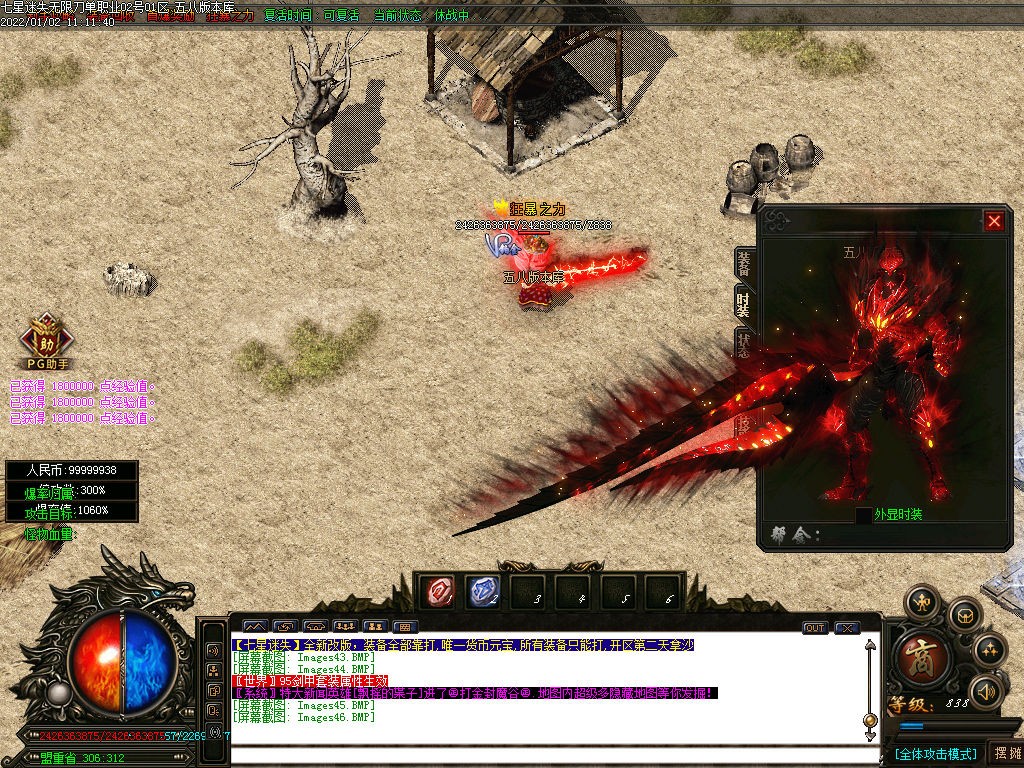1024x768 pixels.
Task: Select the 时装 fashion tab
Action: pyautogui.click(x=744, y=303)
